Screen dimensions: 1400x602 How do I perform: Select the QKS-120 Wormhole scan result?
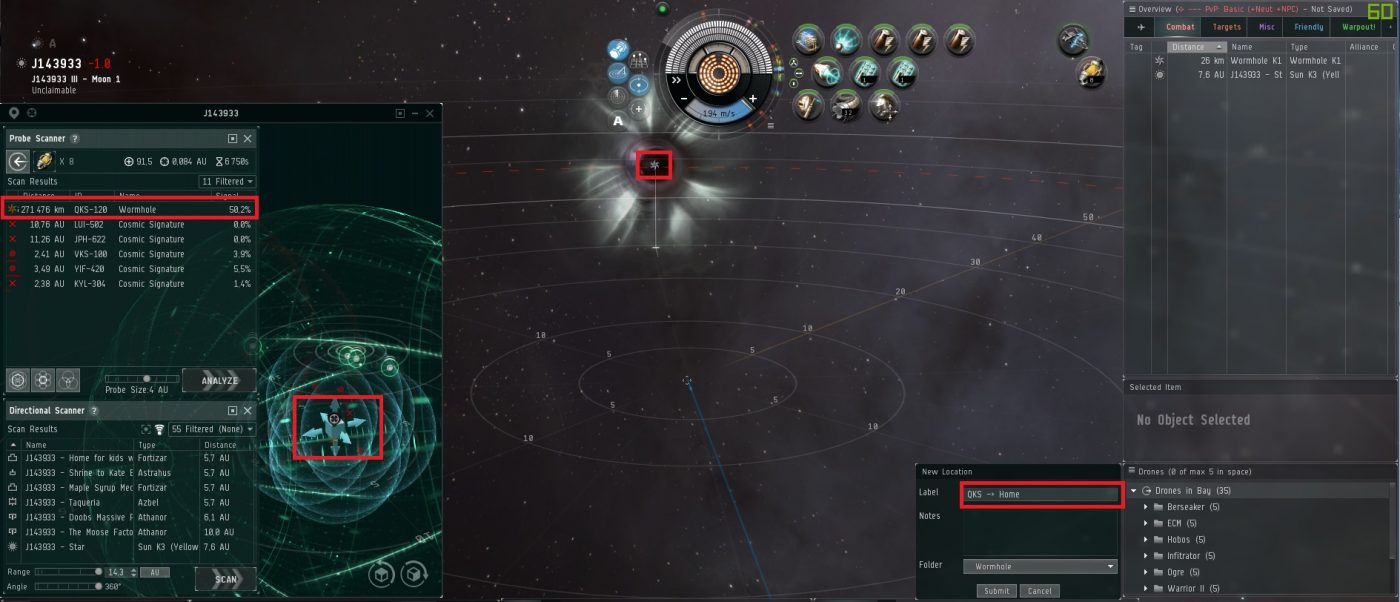click(x=130, y=209)
